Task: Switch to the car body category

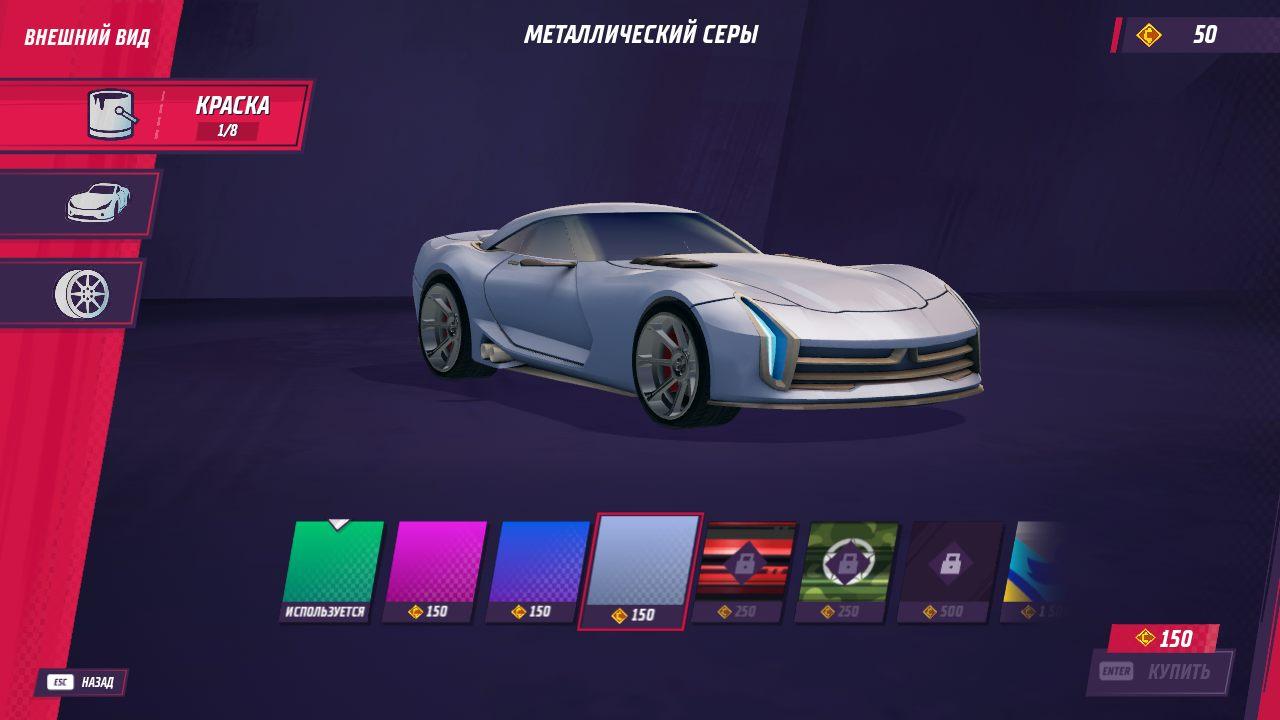Action: (x=80, y=204)
